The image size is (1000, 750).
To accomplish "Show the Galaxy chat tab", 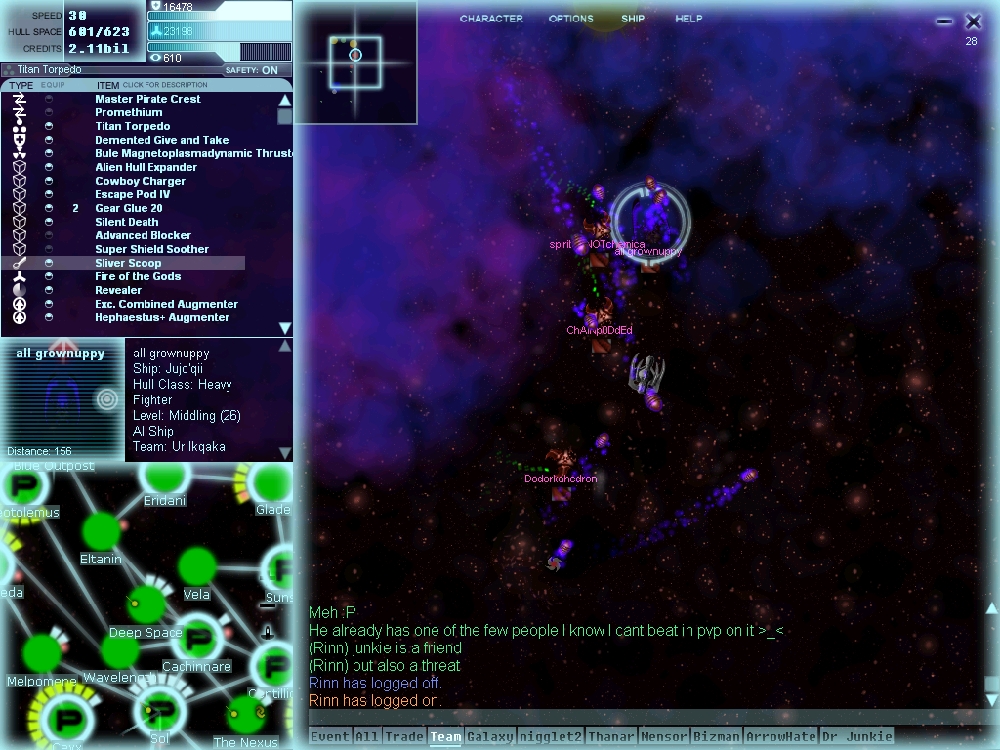I will [489, 737].
